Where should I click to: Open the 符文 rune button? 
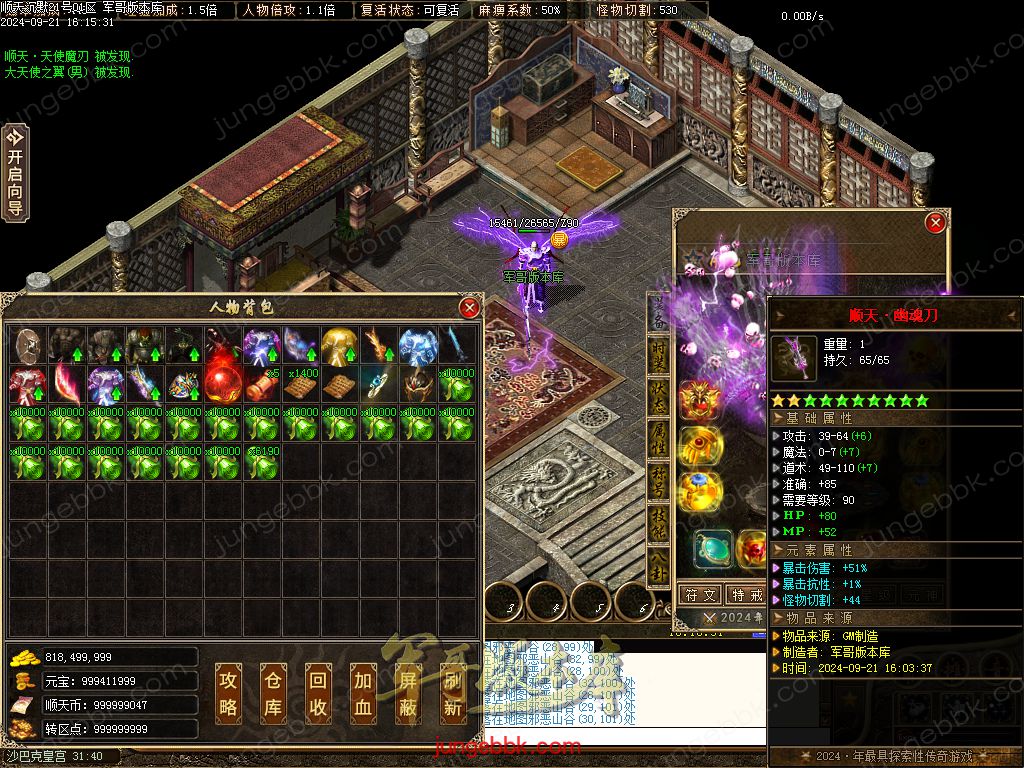(x=699, y=594)
